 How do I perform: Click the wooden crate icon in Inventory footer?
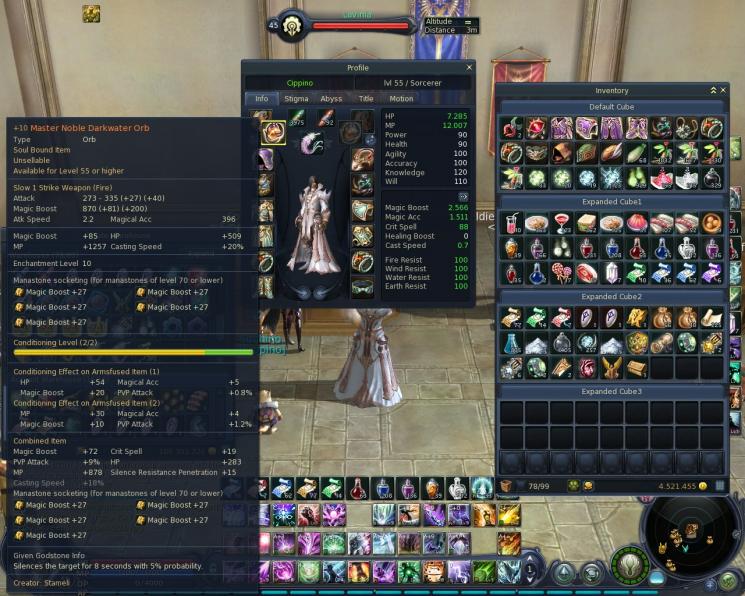pyautogui.click(x=508, y=486)
